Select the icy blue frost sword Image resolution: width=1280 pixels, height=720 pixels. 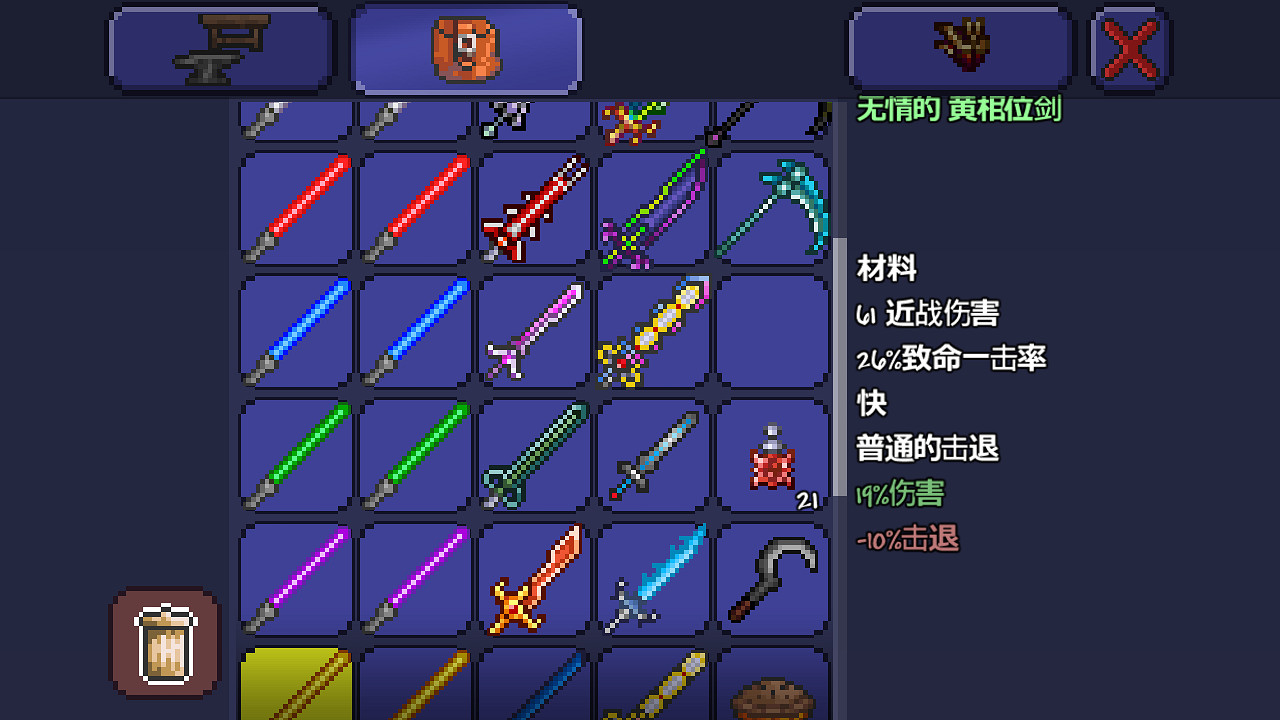654,580
